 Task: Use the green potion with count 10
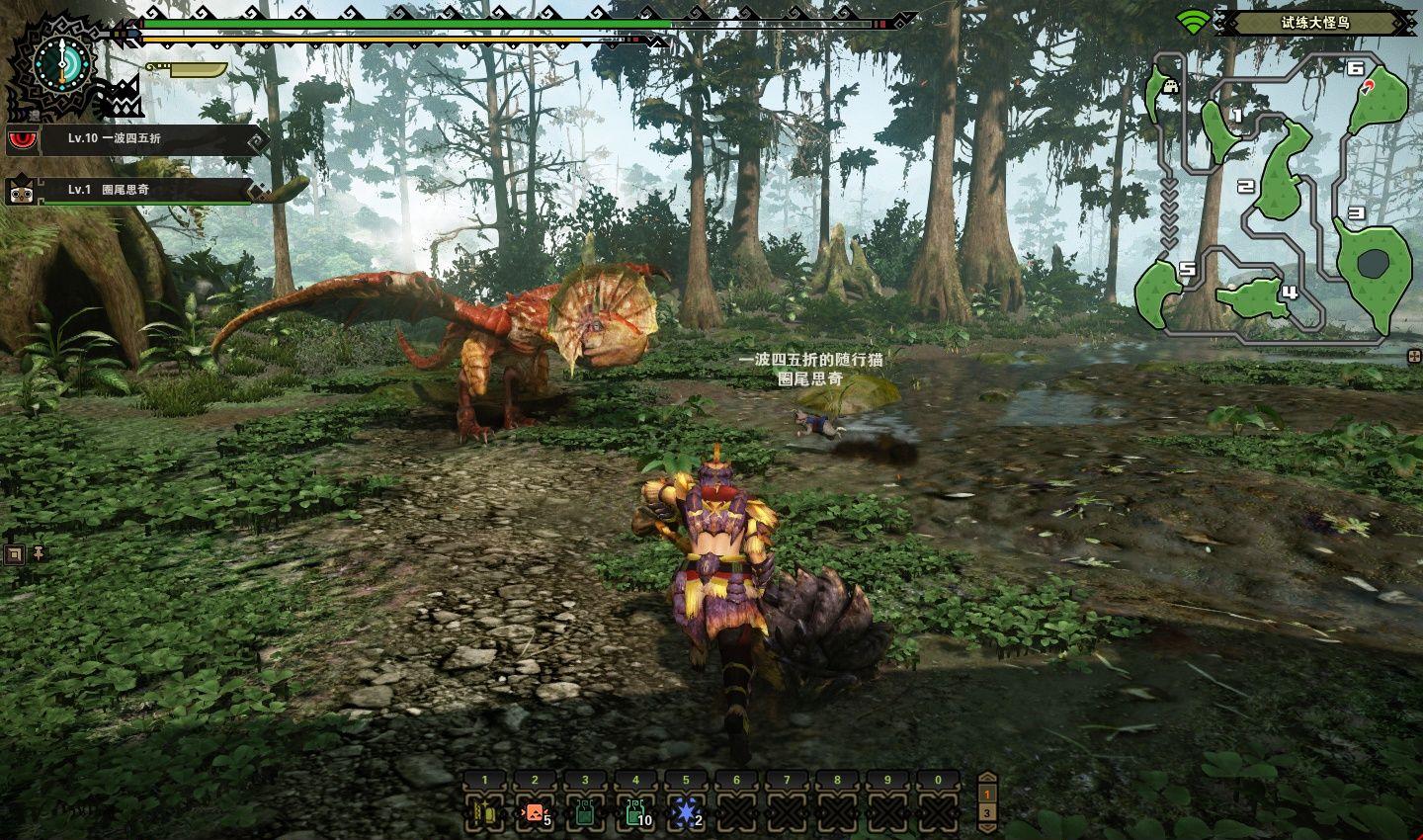[x=635, y=813]
